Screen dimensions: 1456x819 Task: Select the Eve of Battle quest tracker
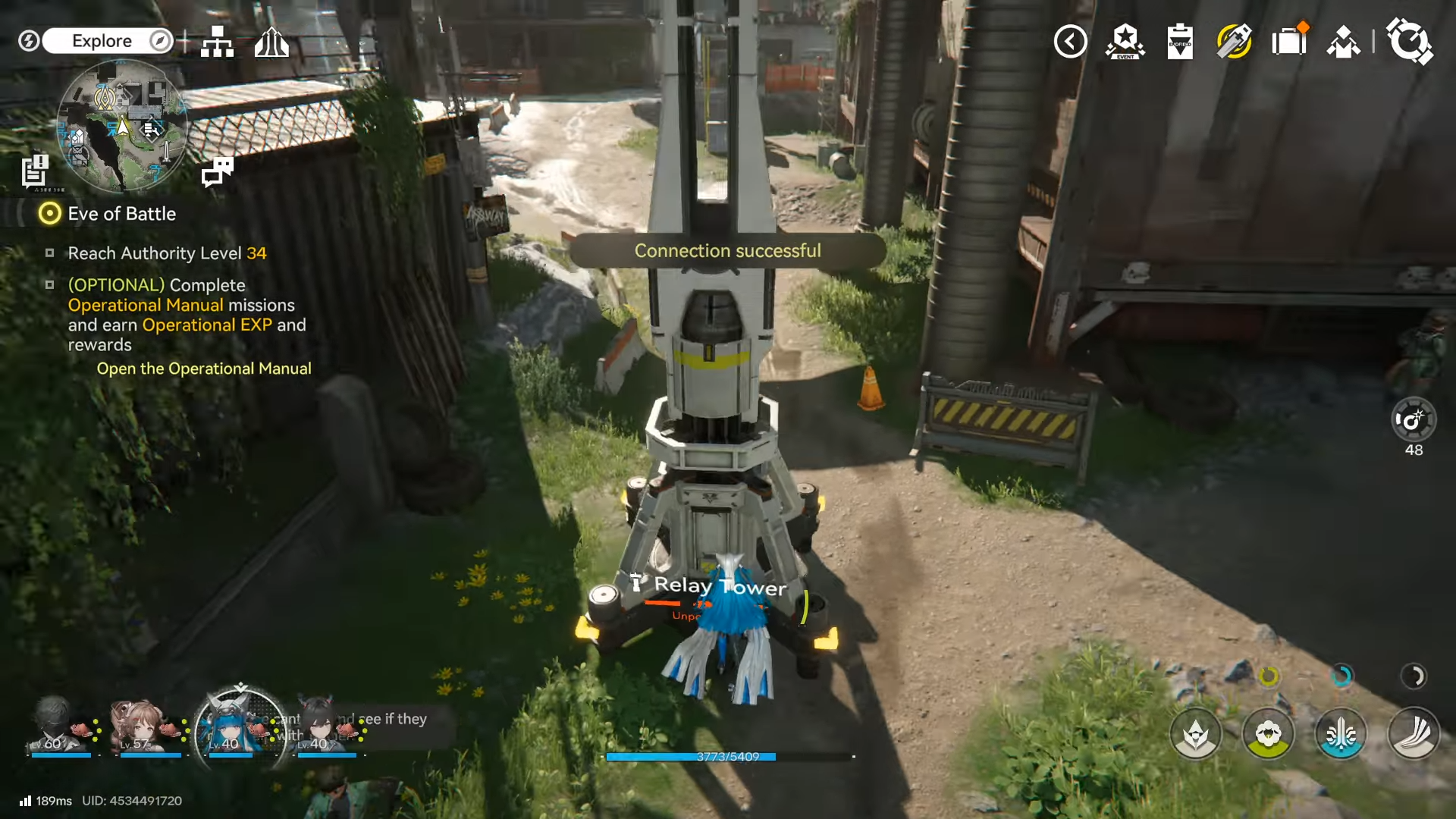tap(121, 214)
